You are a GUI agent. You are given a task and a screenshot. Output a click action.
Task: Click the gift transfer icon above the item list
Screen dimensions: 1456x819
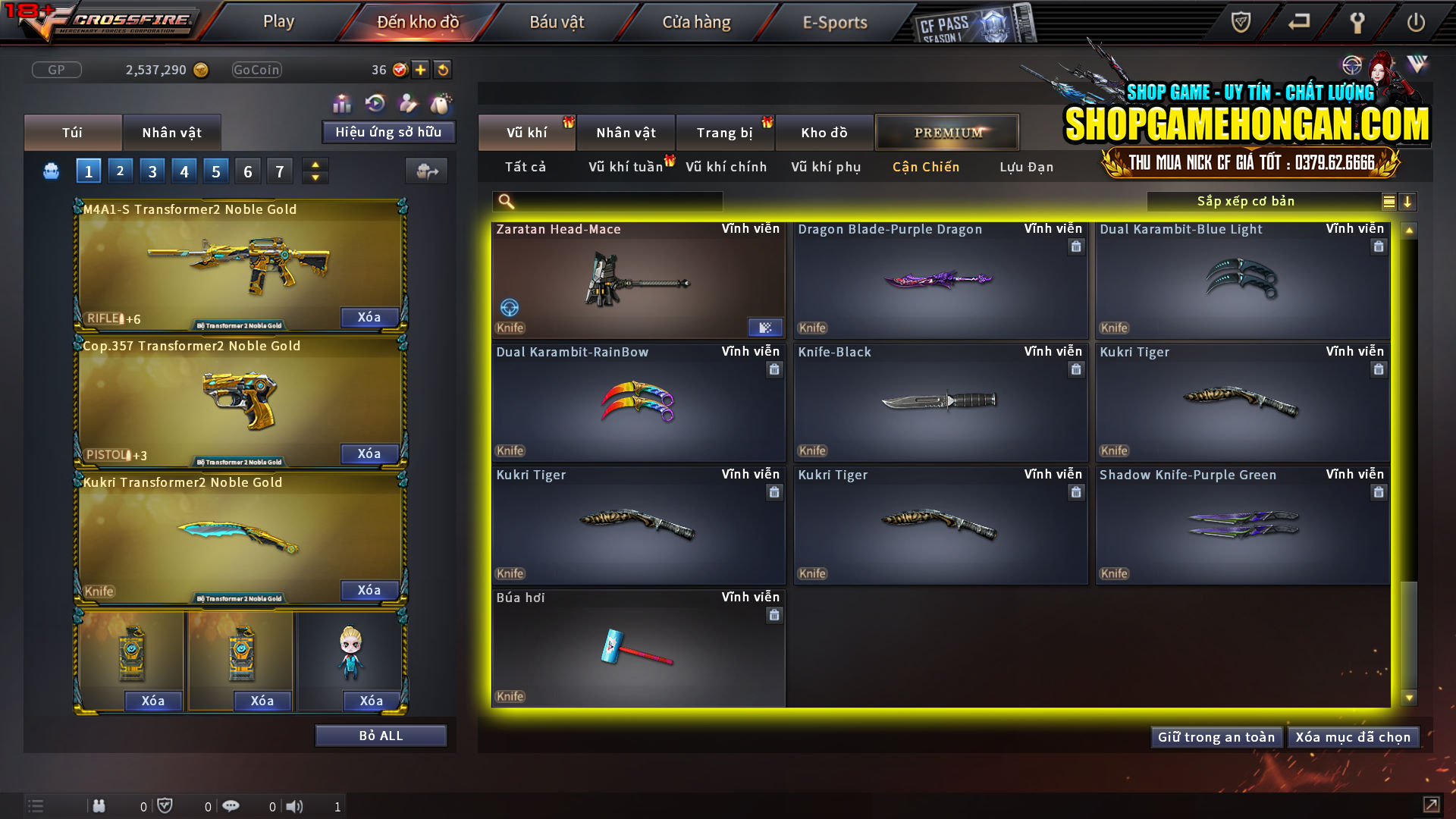click(x=426, y=171)
